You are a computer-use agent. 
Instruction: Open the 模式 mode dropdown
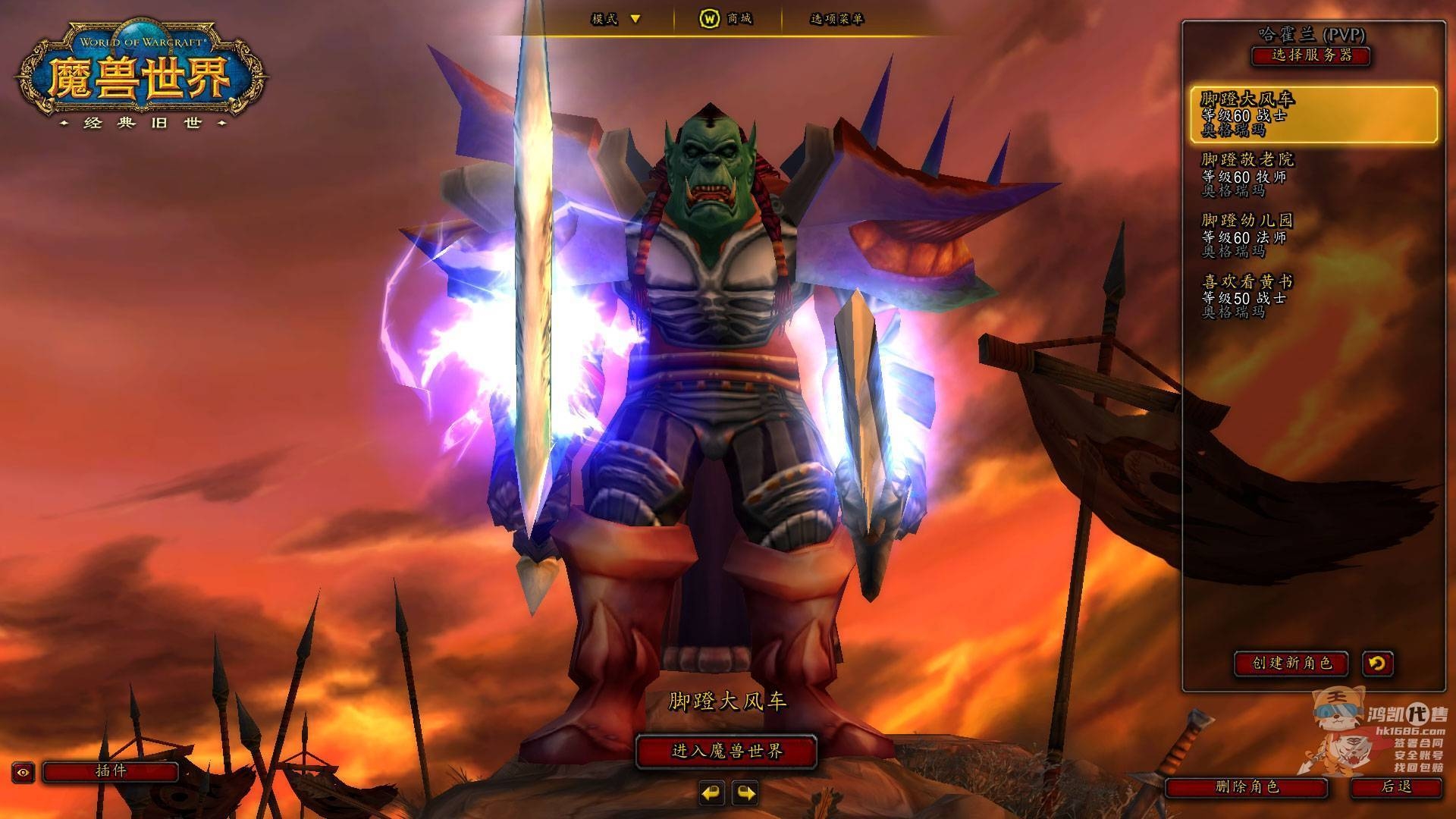[x=617, y=19]
